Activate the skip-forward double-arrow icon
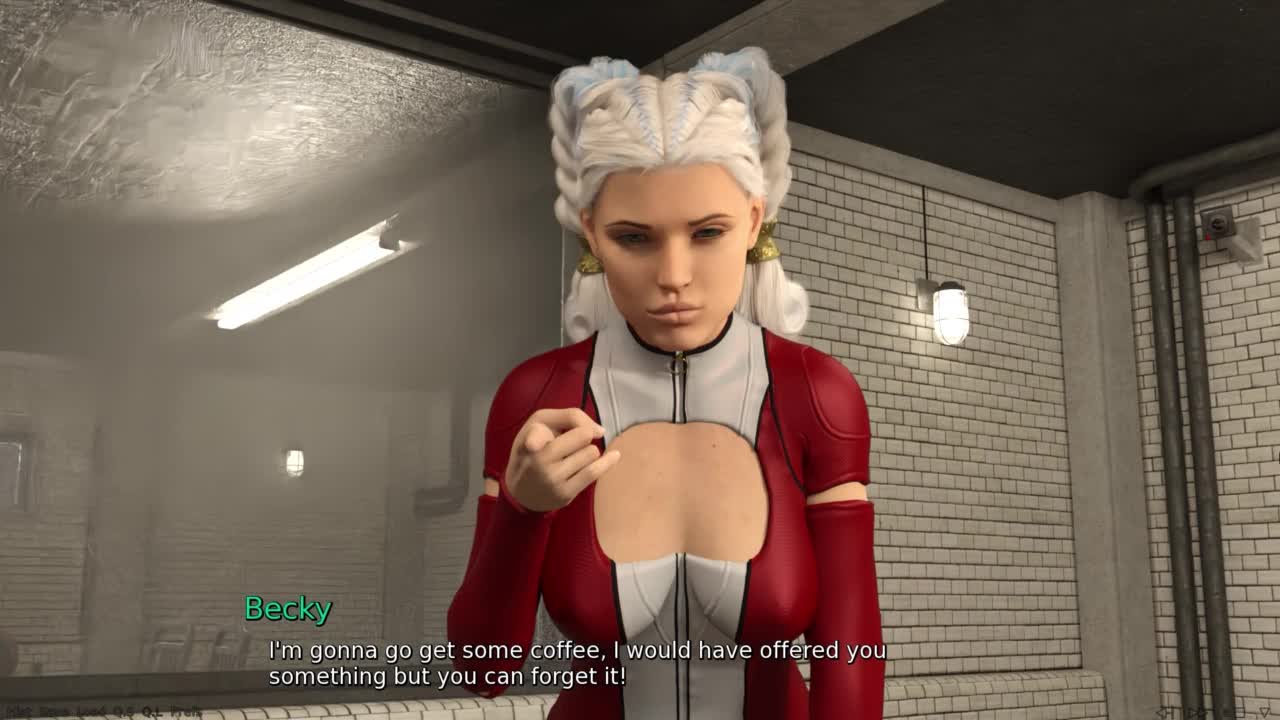This screenshot has width=1280, height=720. click(x=1197, y=713)
